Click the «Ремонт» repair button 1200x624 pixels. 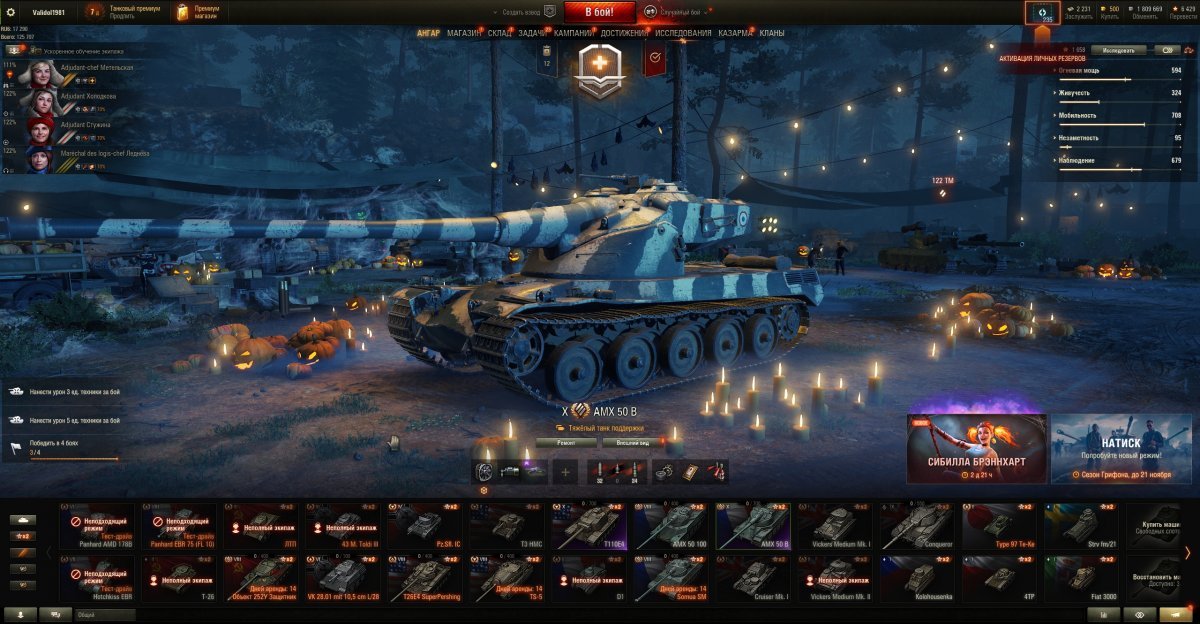566,442
